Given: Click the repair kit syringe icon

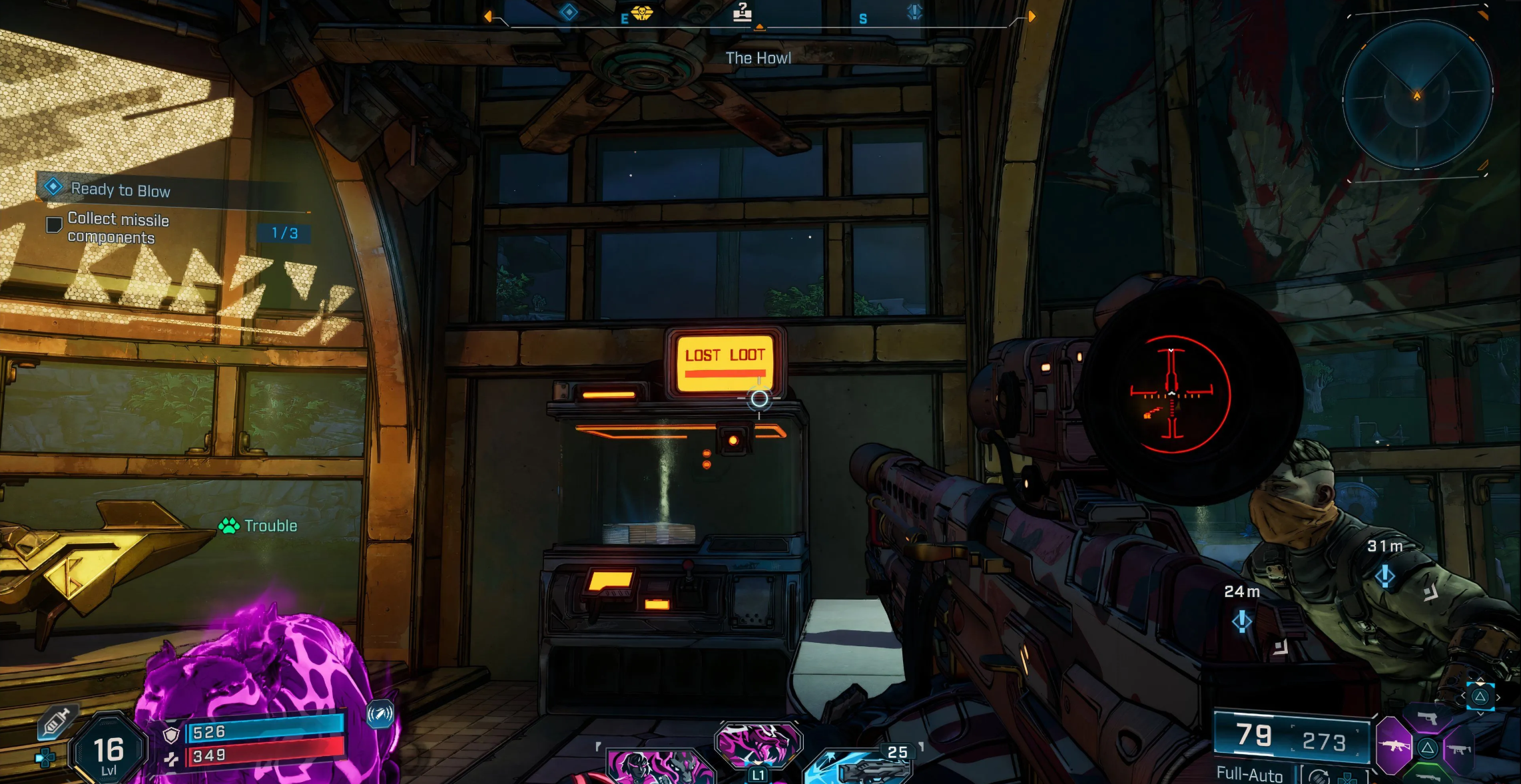Looking at the screenshot, I should point(56,722).
